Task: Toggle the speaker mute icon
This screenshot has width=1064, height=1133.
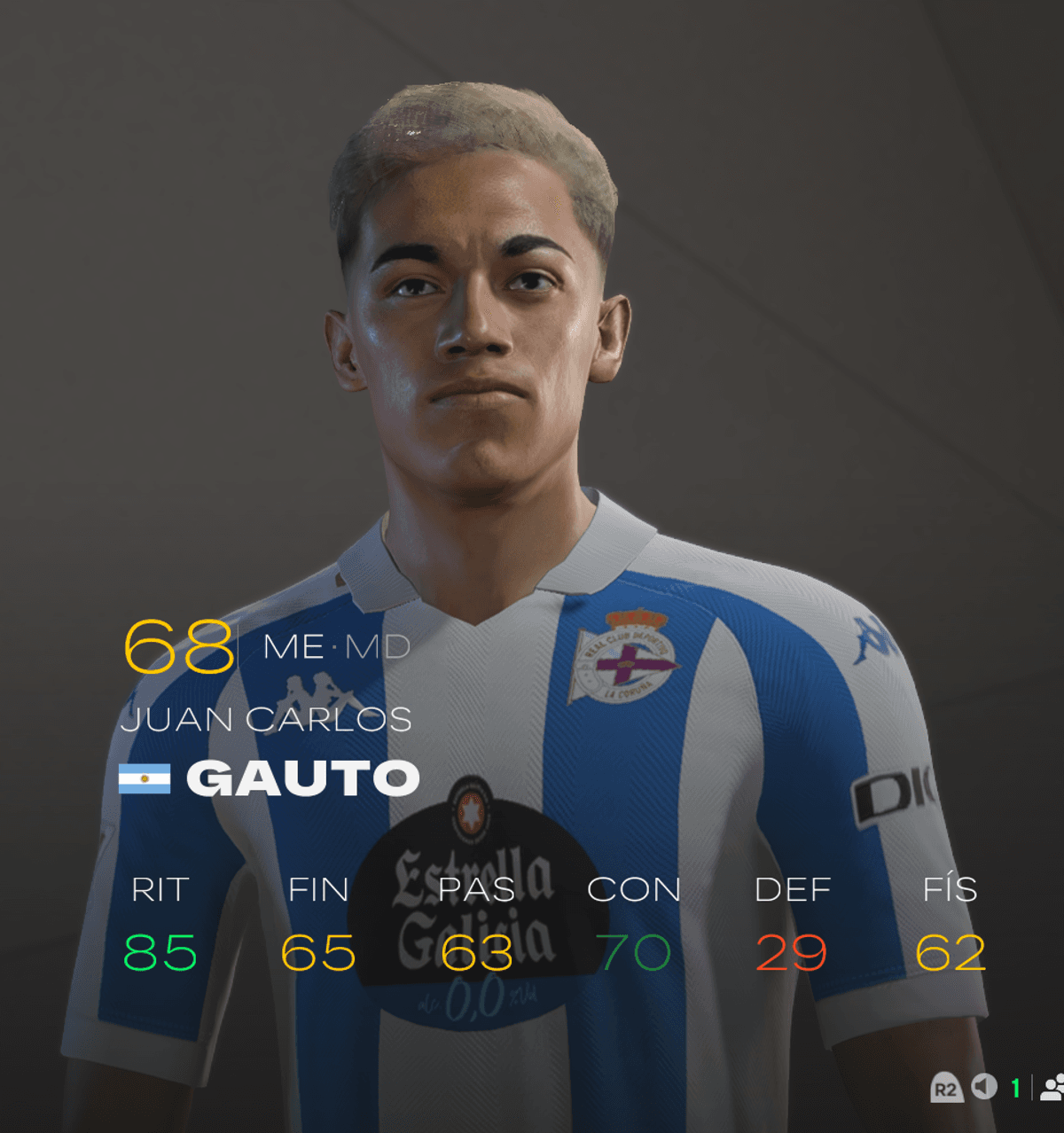Action: click(x=984, y=1086)
